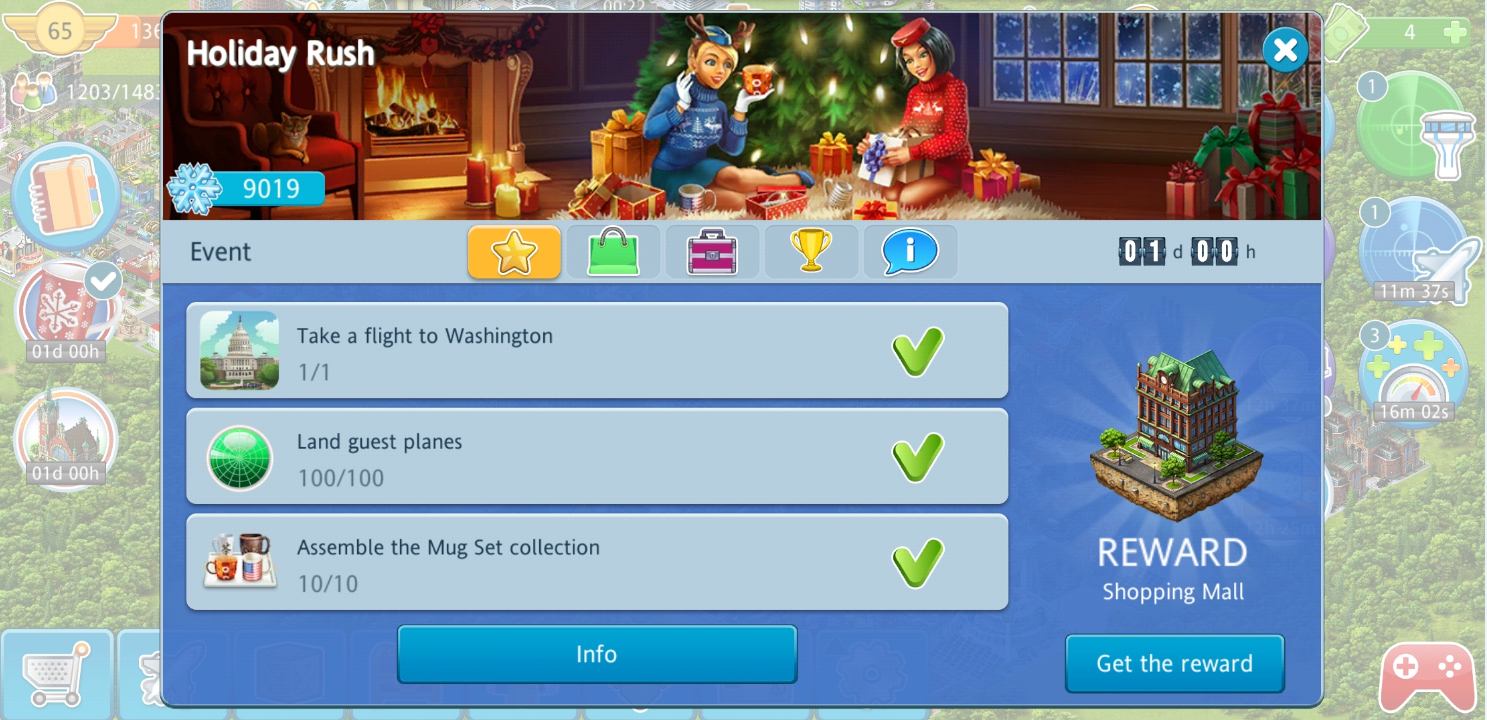
Task: Claim the Shopping Mall reward
Action: [1174, 663]
